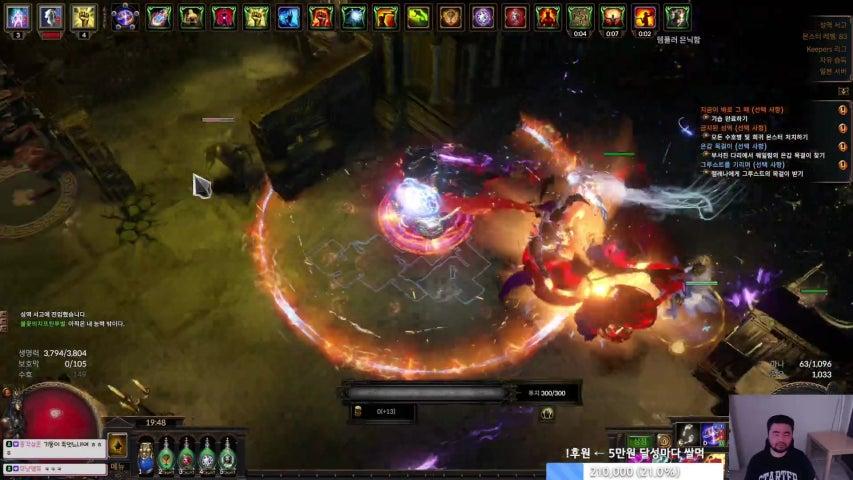Click the stream chat message overlay
The height and width of the screenshot is (480, 853).
tap(55, 449)
